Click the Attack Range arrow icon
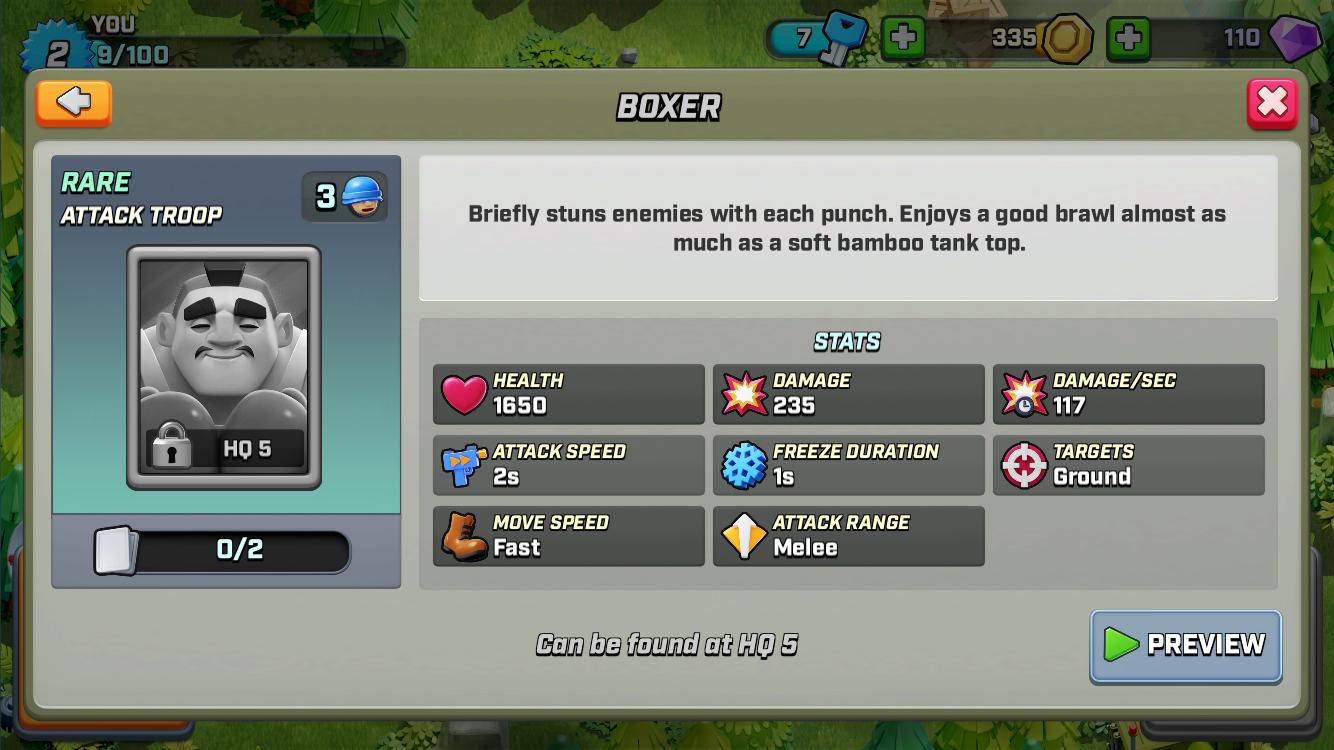Screen dimensions: 1334x750 point(741,535)
